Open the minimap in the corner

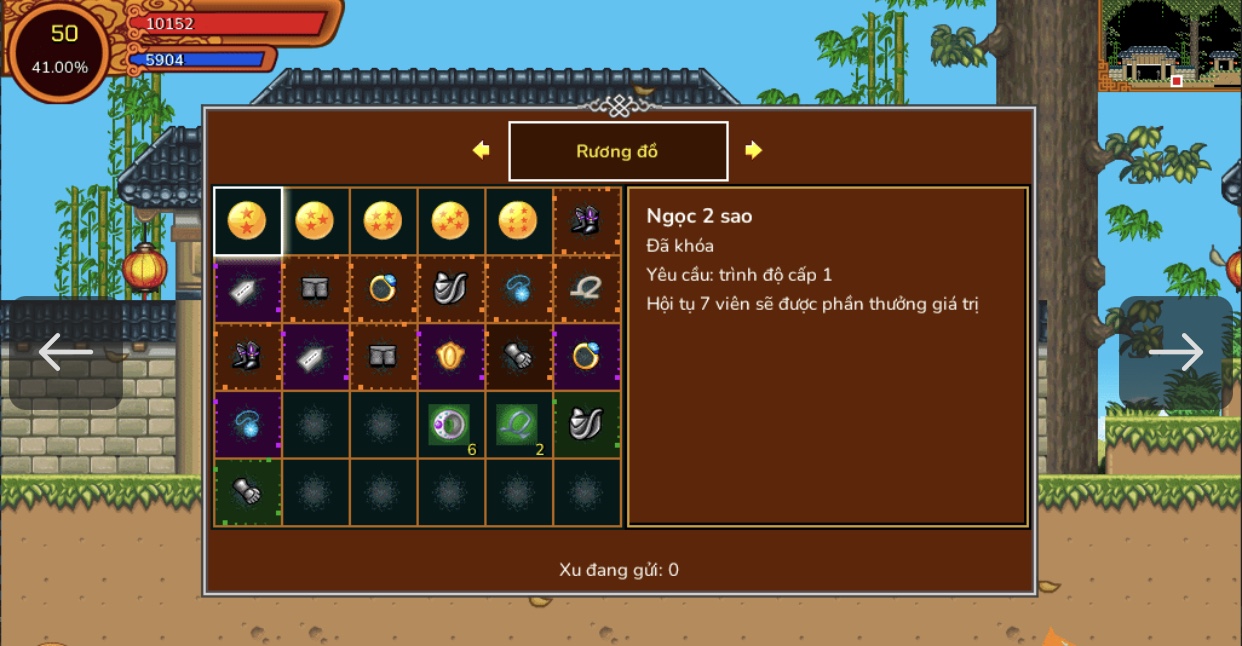coord(1170,45)
